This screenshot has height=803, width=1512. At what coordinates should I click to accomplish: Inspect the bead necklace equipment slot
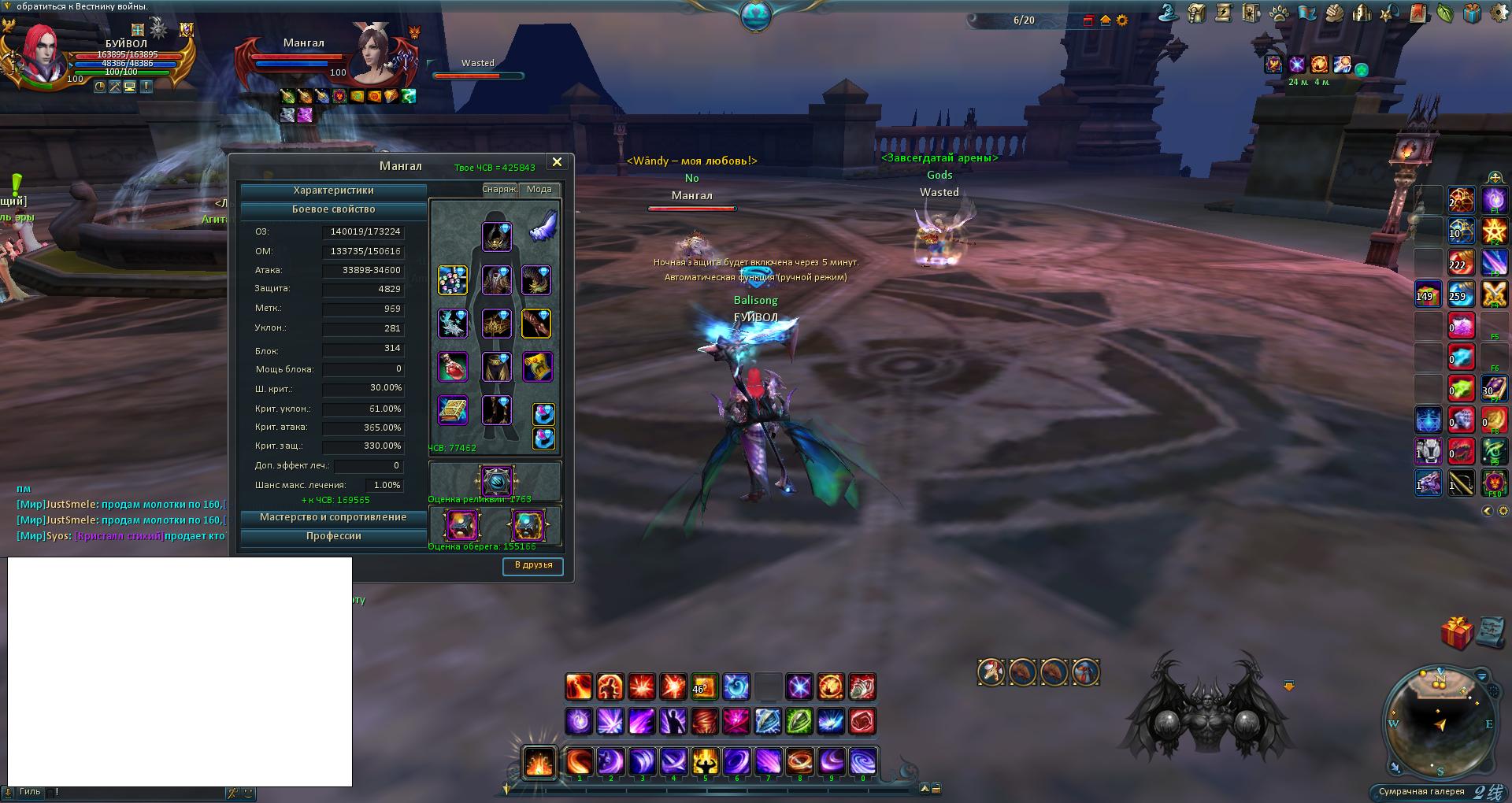[453, 280]
